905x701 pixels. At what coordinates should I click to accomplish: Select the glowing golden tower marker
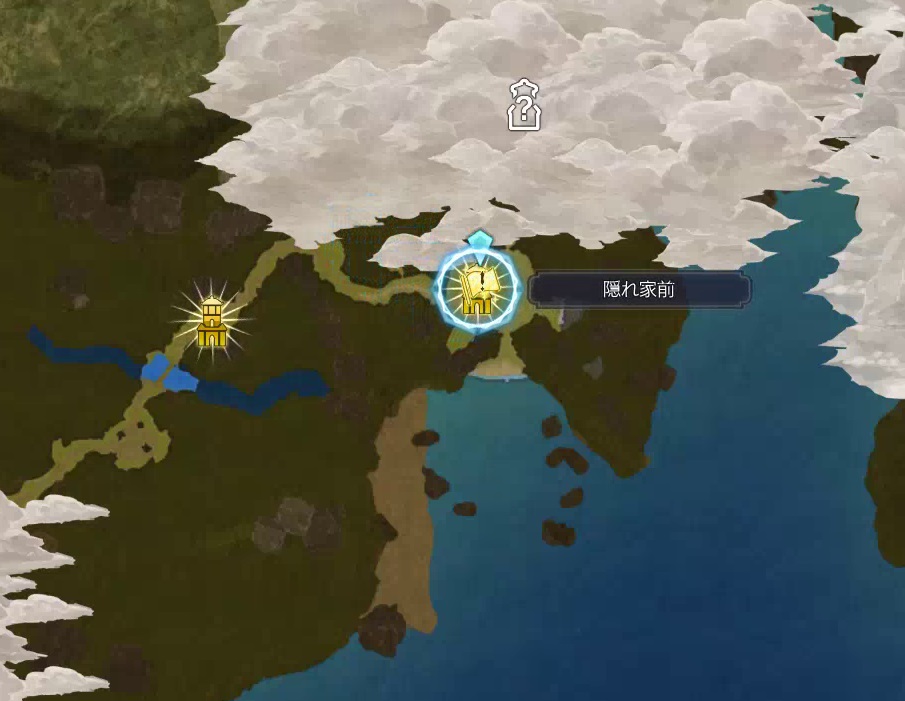point(212,321)
